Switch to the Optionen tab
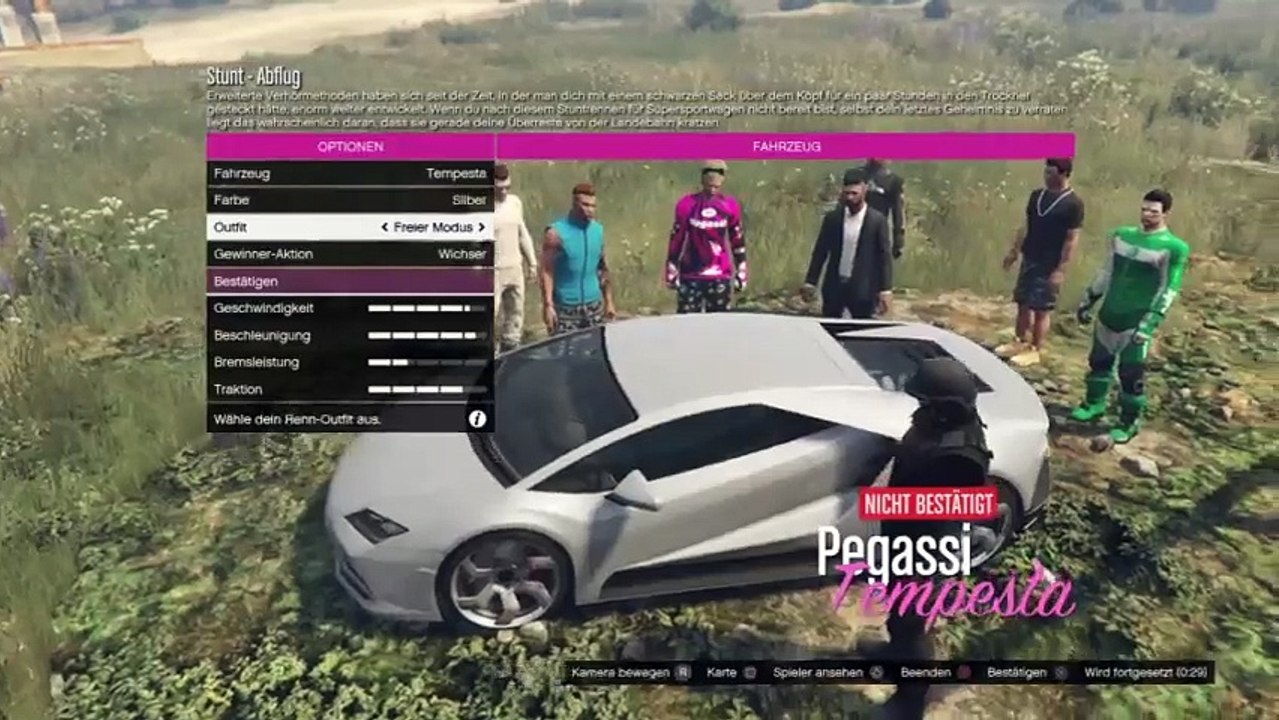Viewport: 1279px width, 720px height. click(350, 146)
